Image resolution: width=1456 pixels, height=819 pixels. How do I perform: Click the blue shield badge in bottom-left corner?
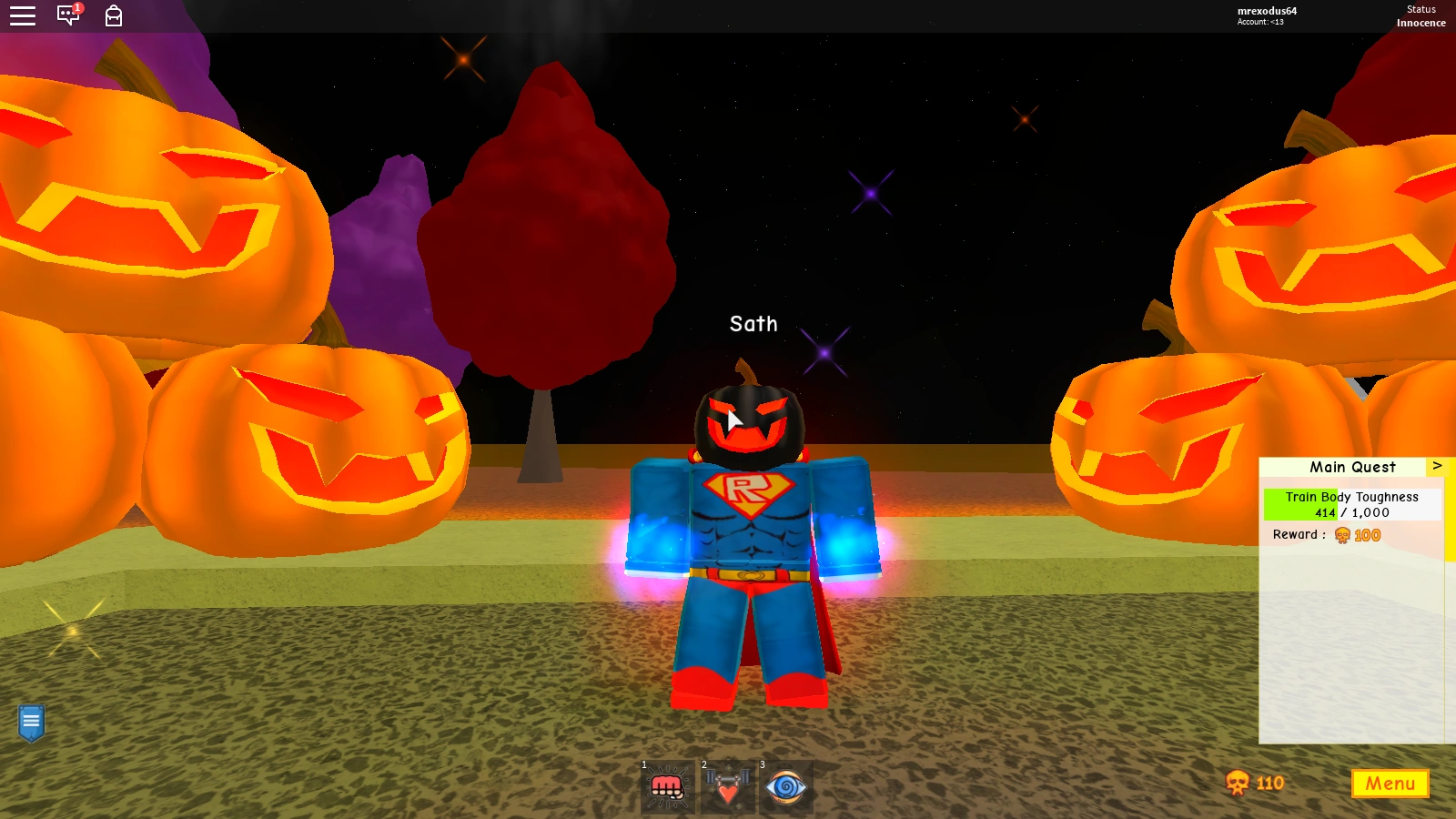(x=32, y=721)
